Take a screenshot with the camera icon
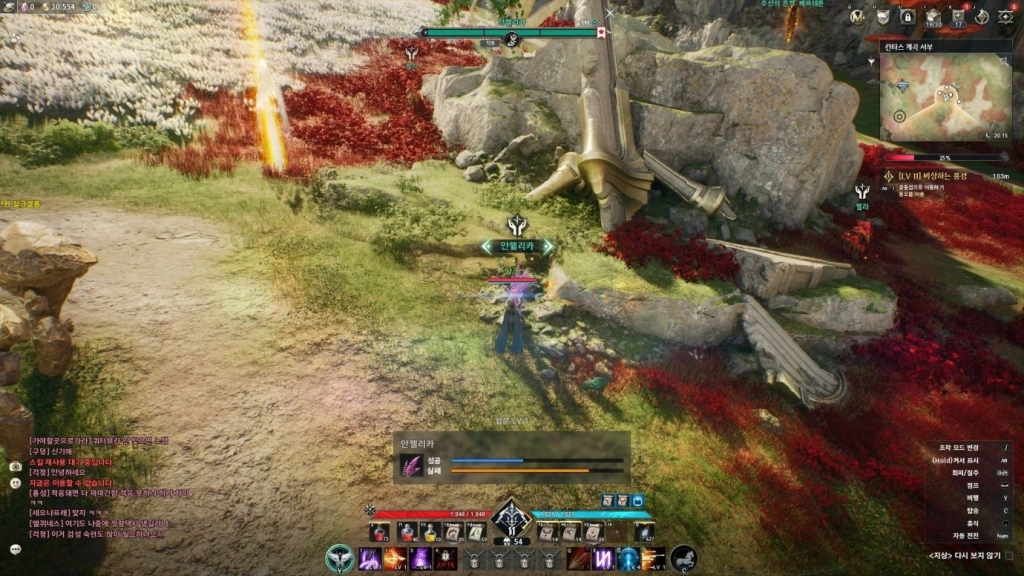The image size is (1024, 576). 15,466
